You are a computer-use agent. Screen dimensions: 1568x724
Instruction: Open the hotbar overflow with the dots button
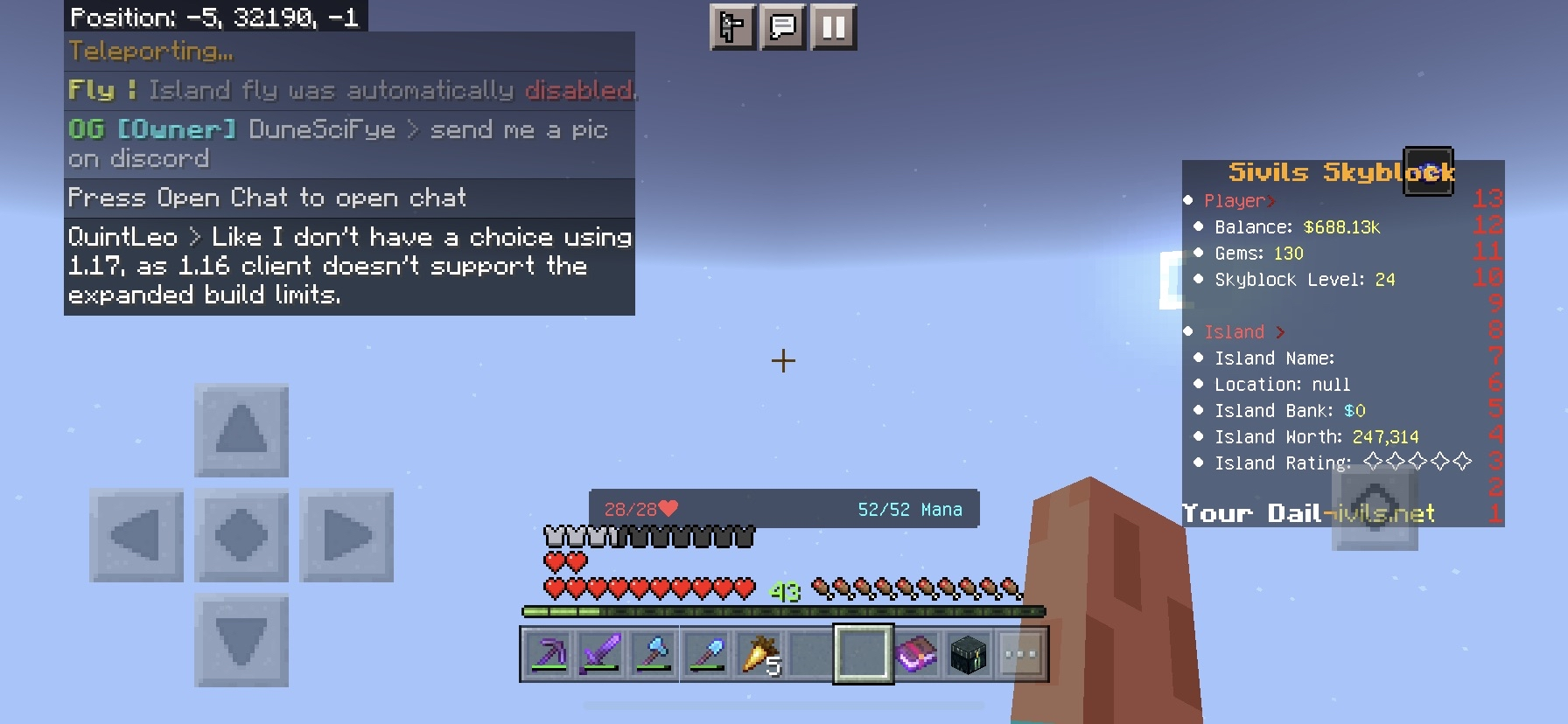1020,653
